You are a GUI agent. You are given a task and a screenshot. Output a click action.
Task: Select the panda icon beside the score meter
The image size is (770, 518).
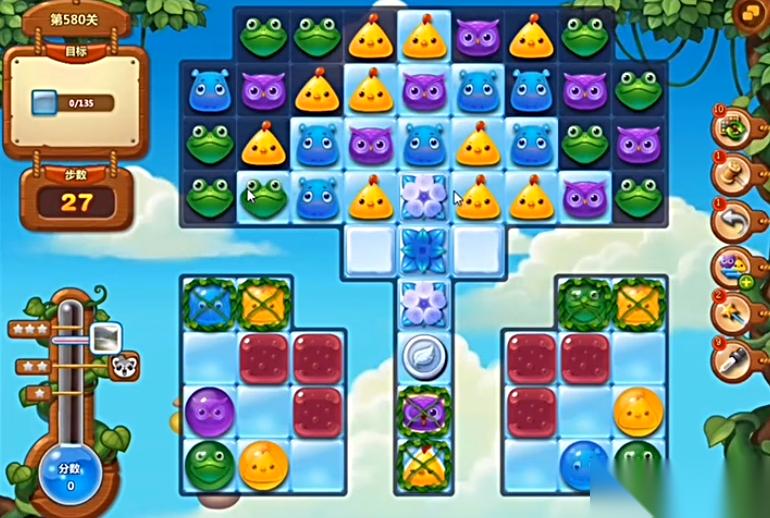pos(125,366)
